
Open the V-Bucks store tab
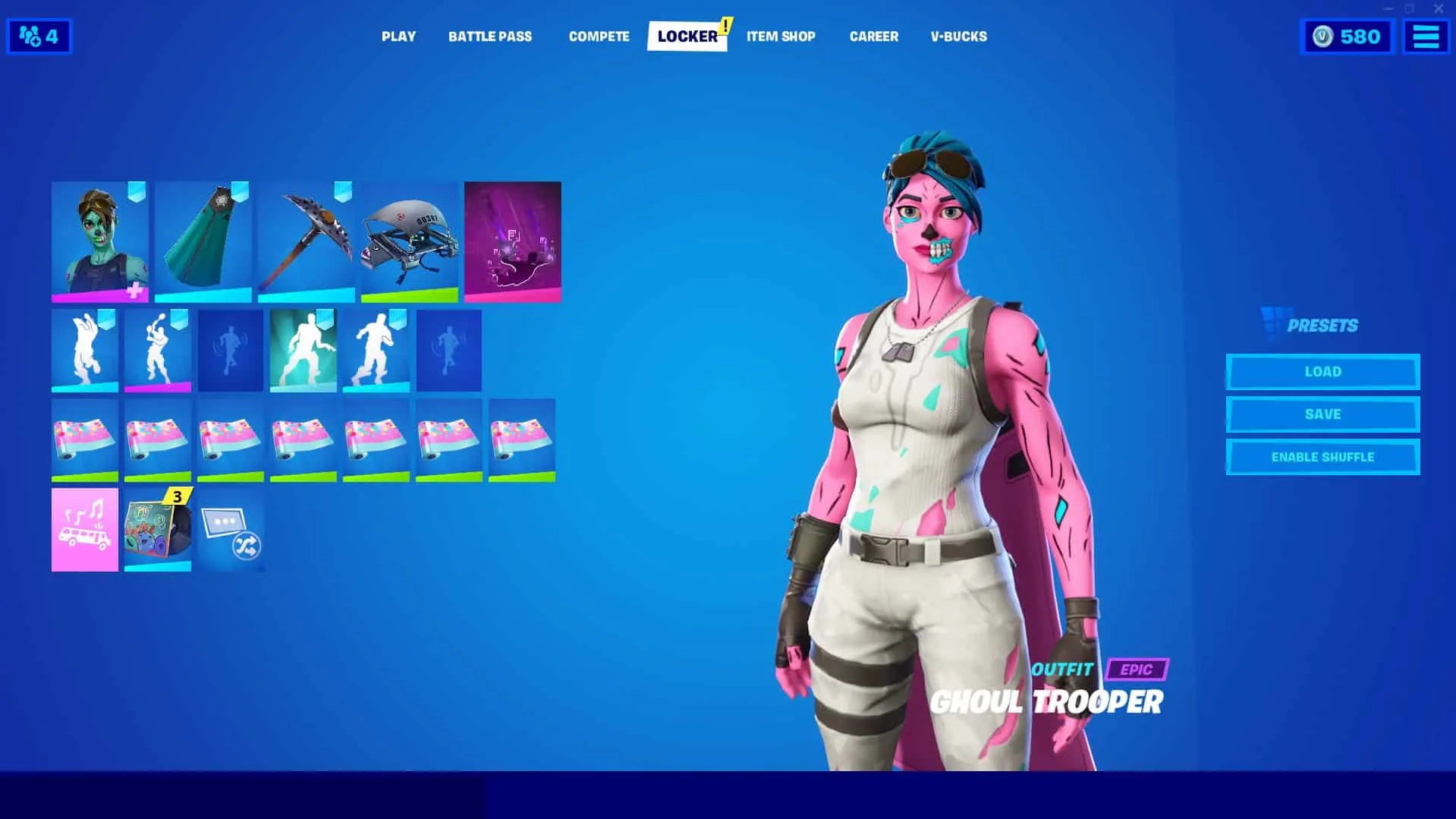[x=958, y=36]
